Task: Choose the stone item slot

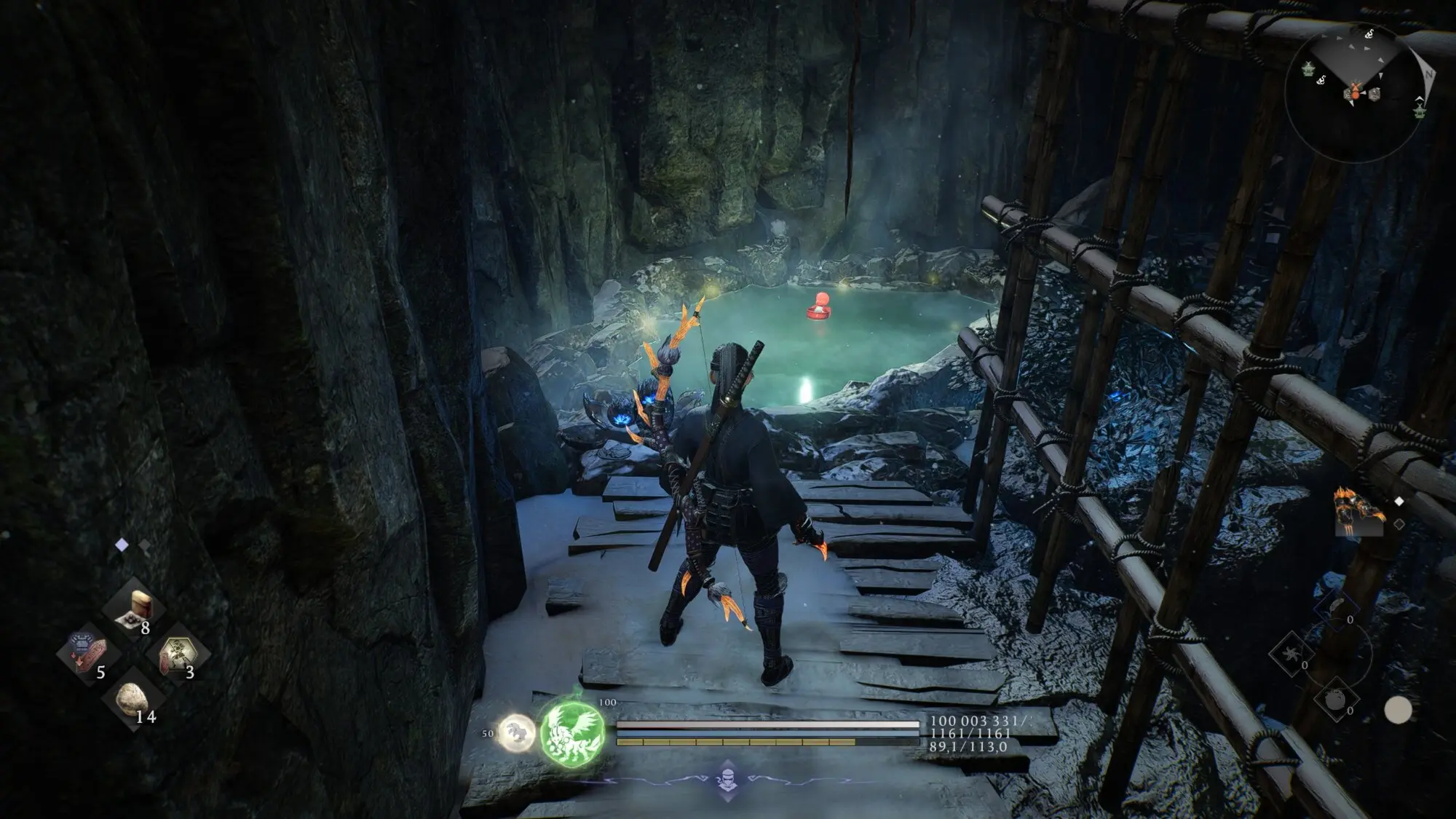Action: click(132, 696)
